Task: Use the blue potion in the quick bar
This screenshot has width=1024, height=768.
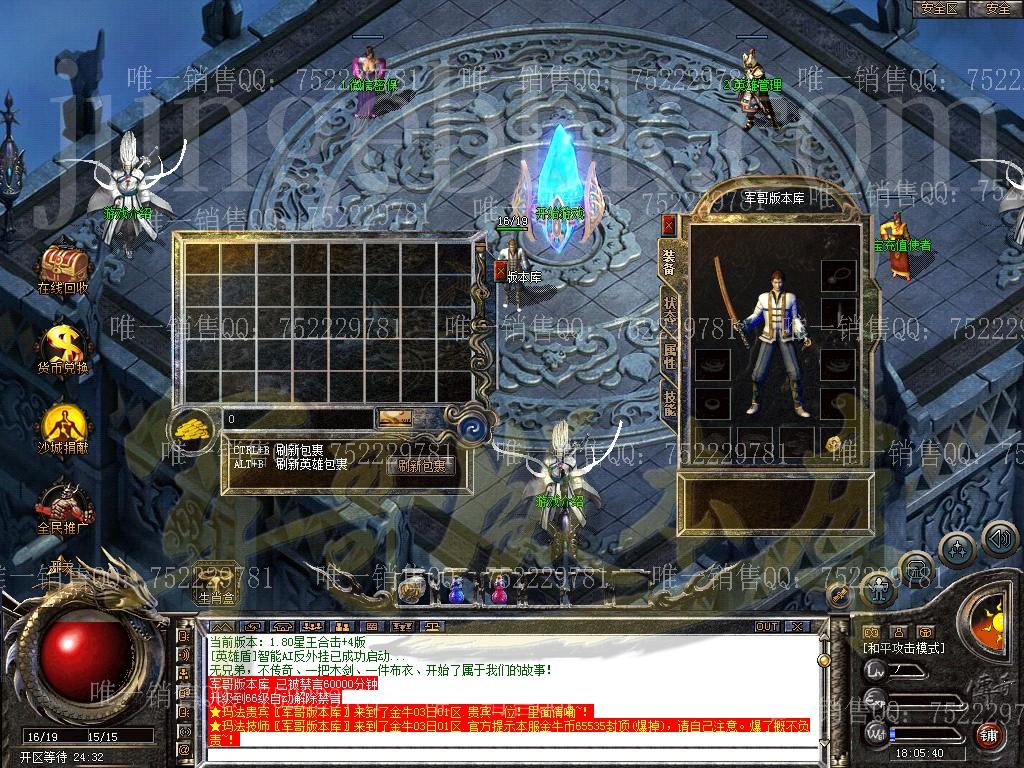Action: pyautogui.click(x=456, y=591)
